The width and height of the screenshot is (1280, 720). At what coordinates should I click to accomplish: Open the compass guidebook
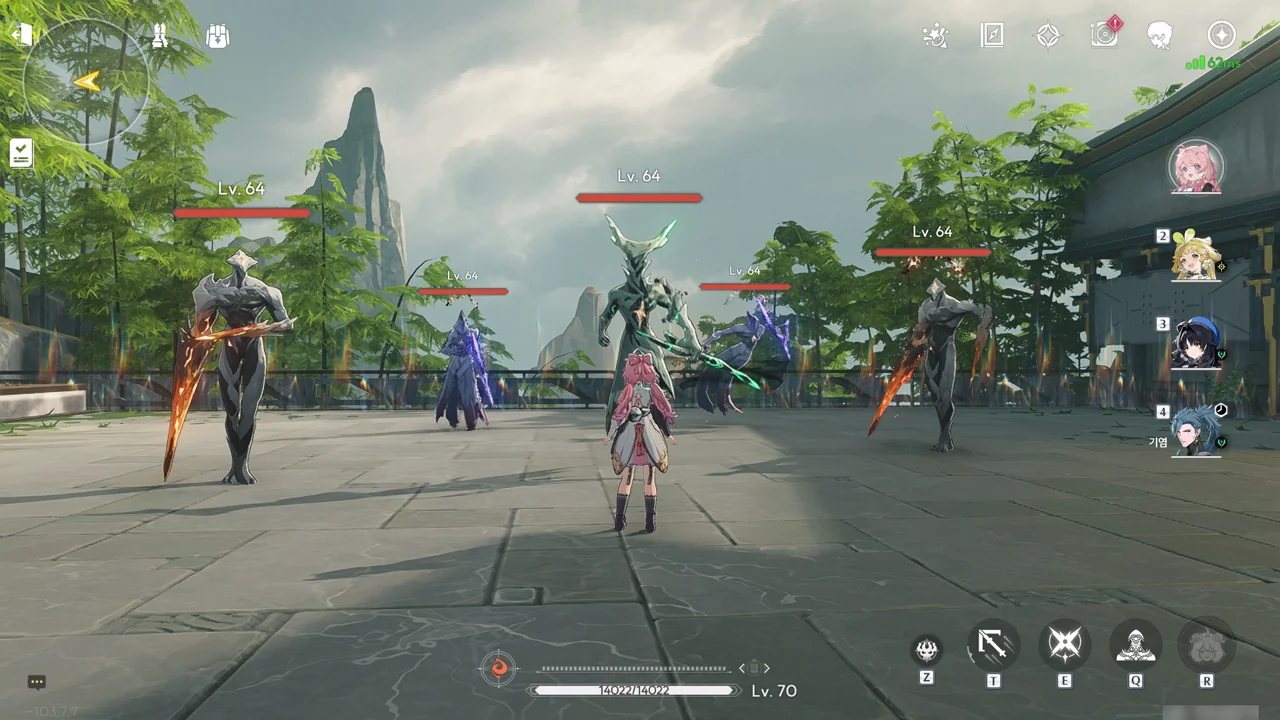991,36
